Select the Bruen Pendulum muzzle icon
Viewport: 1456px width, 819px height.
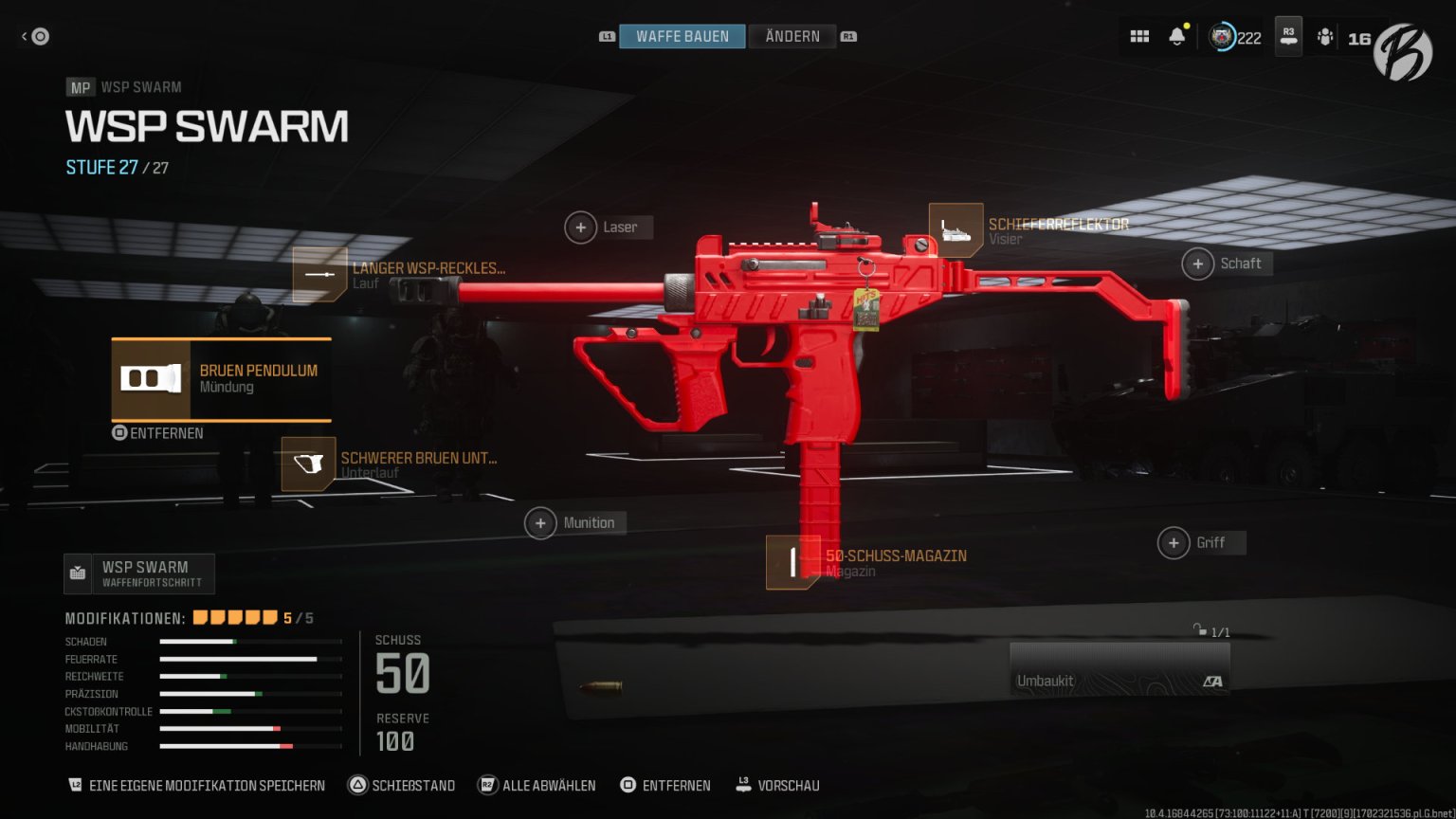(x=152, y=378)
